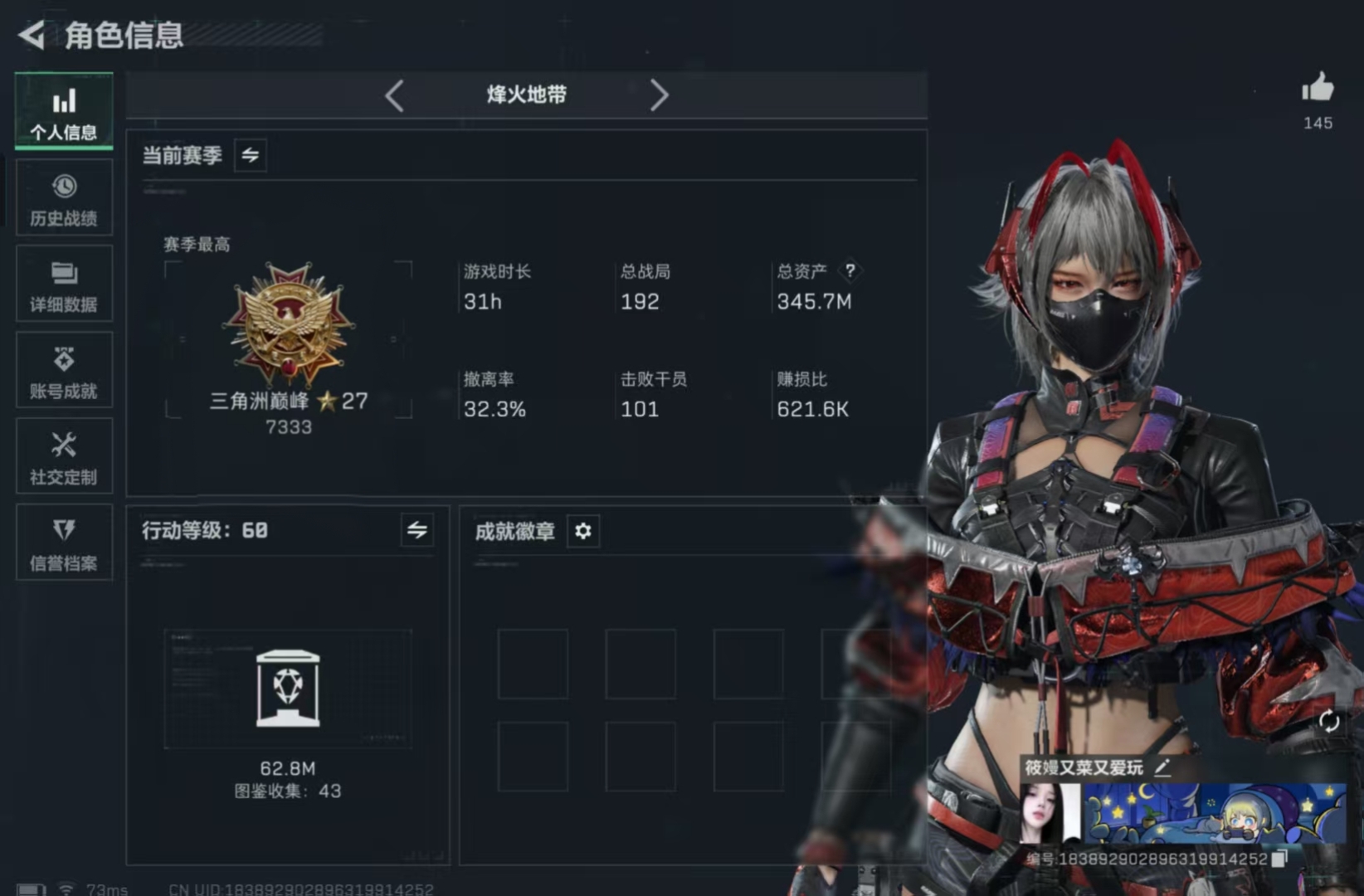
Task: Click the 总资产 question mark help icon
Action: (850, 270)
